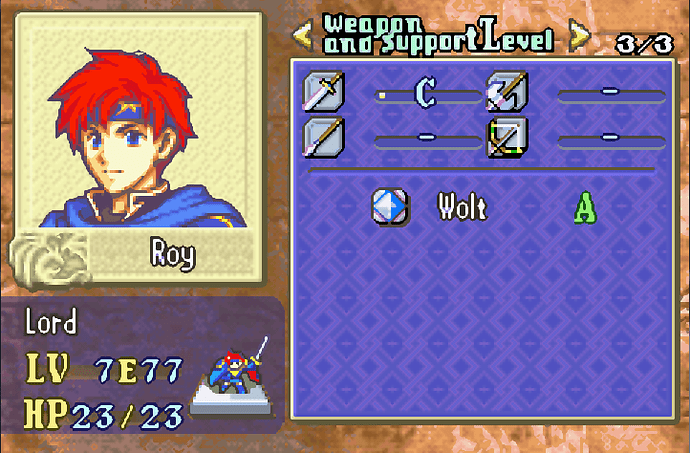The height and width of the screenshot is (453, 690).
Task: Highlight the Wolt support entry
Action: [x=461, y=207]
